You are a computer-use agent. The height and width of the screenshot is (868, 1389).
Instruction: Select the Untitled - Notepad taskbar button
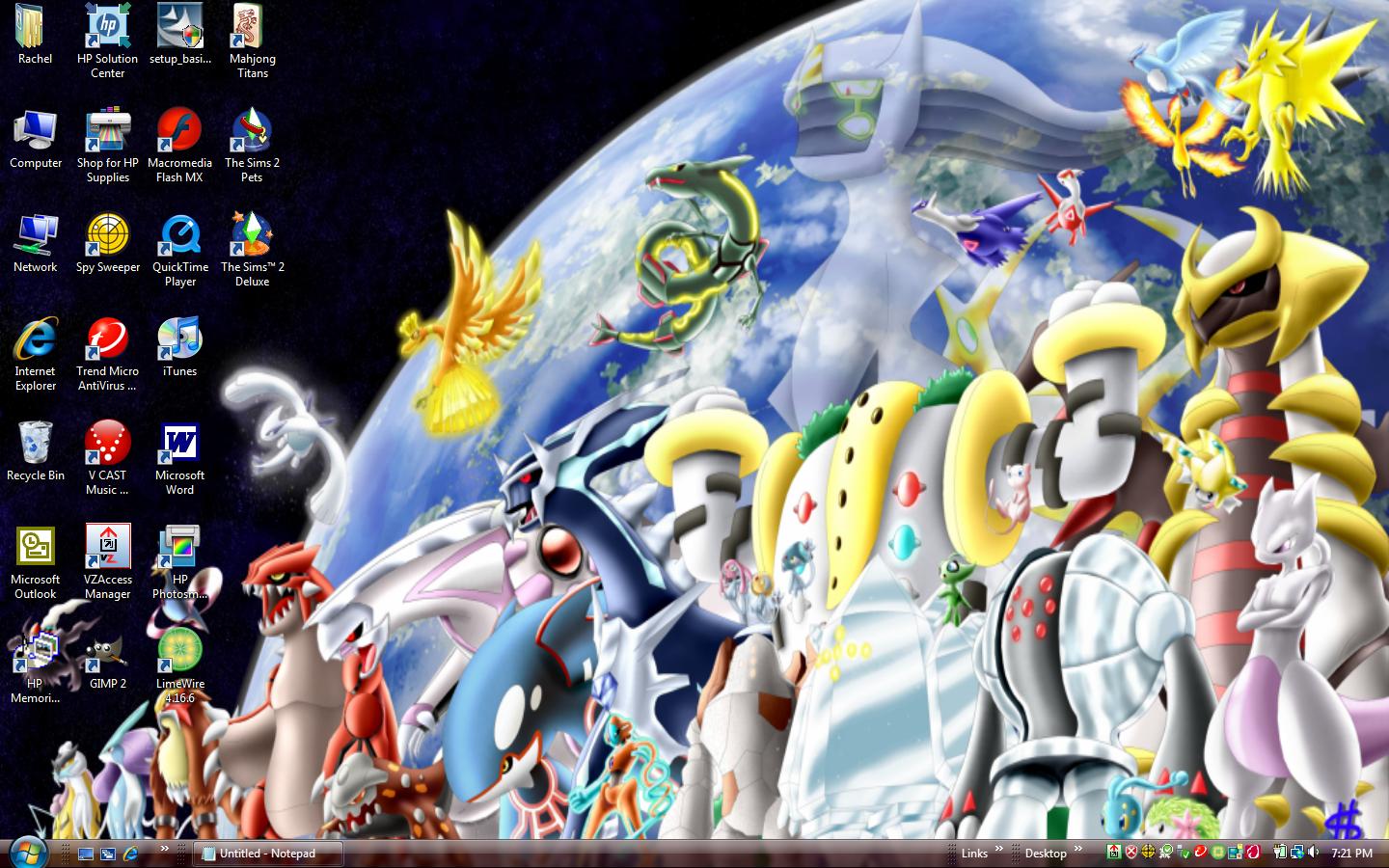click(267, 854)
